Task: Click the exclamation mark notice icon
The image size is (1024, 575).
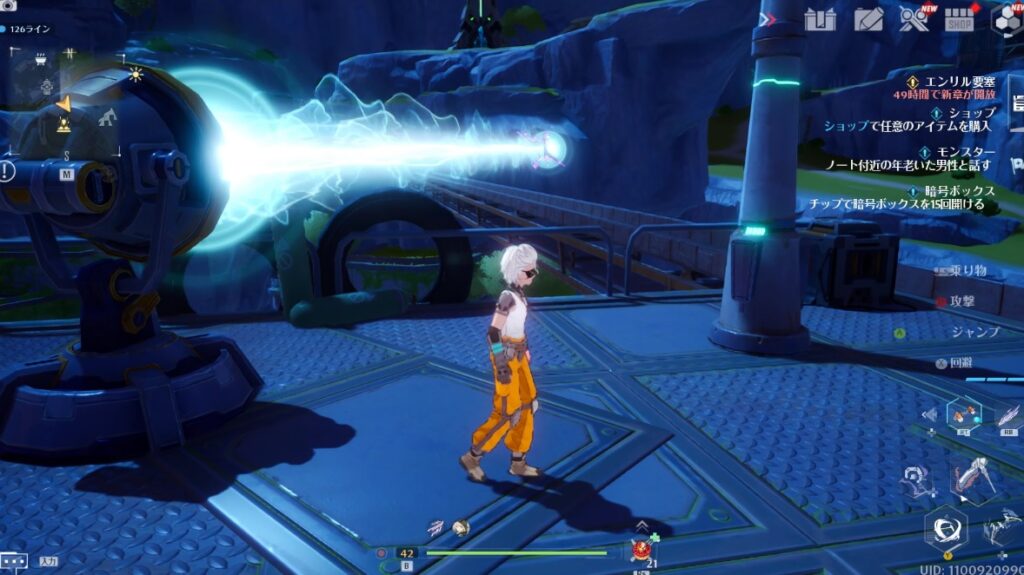Action: tap(7, 171)
